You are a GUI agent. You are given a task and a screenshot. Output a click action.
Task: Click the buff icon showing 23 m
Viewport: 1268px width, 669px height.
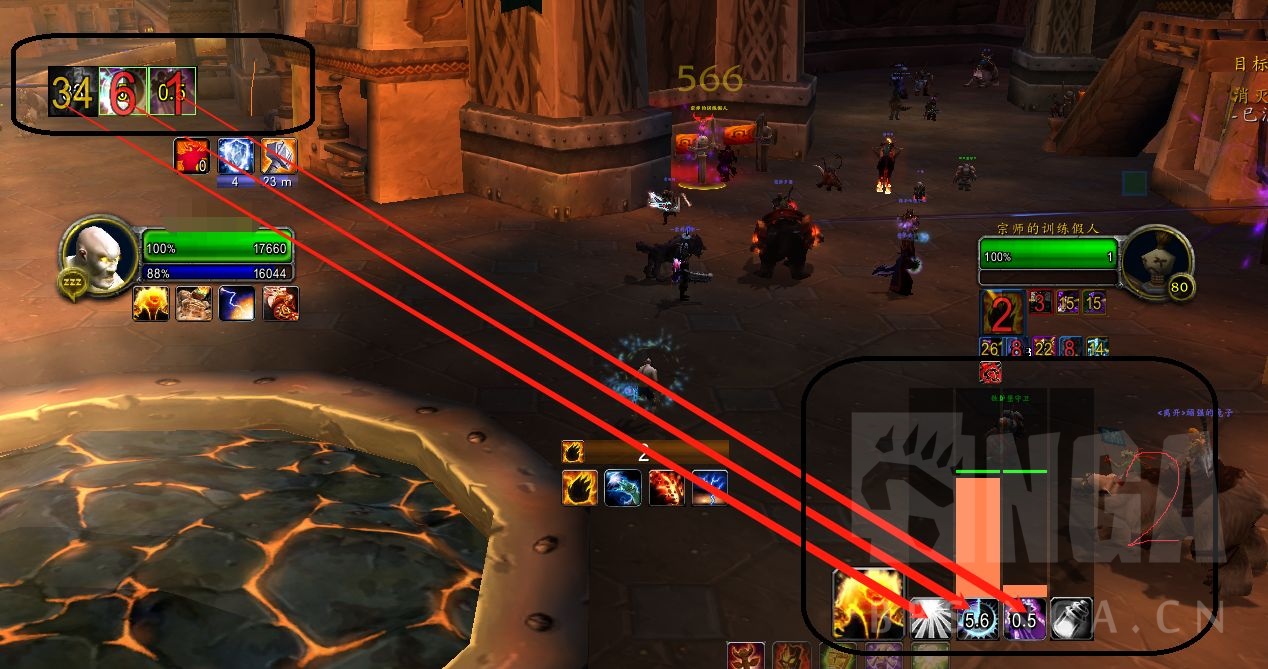[279, 156]
